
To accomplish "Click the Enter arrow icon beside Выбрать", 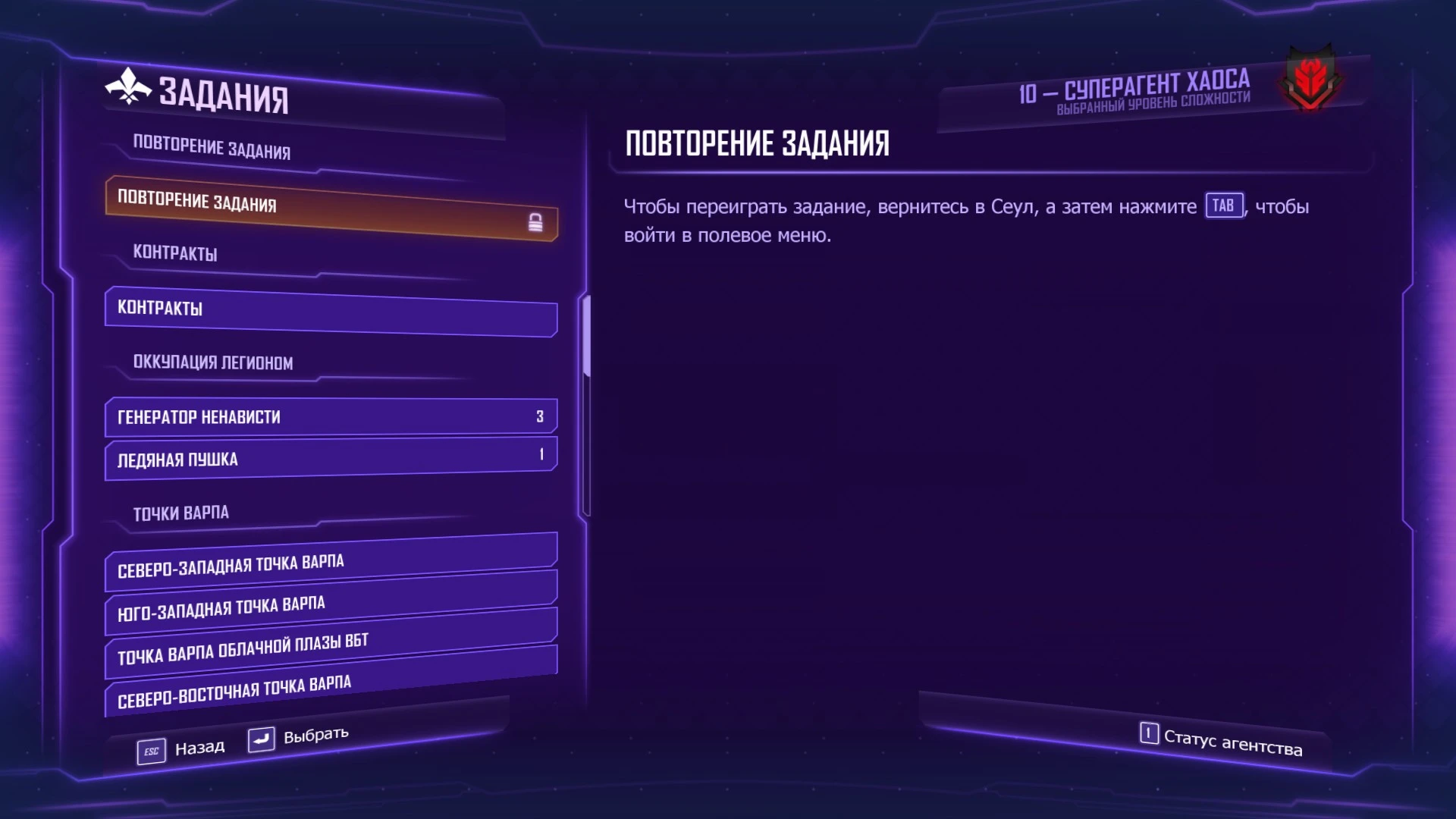I will click(261, 739).
